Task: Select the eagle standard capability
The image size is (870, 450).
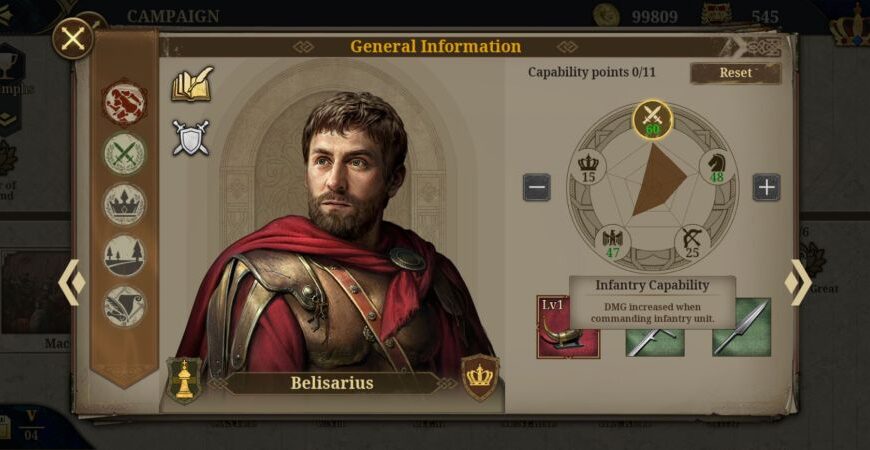Action: click(x=613, y=242)
